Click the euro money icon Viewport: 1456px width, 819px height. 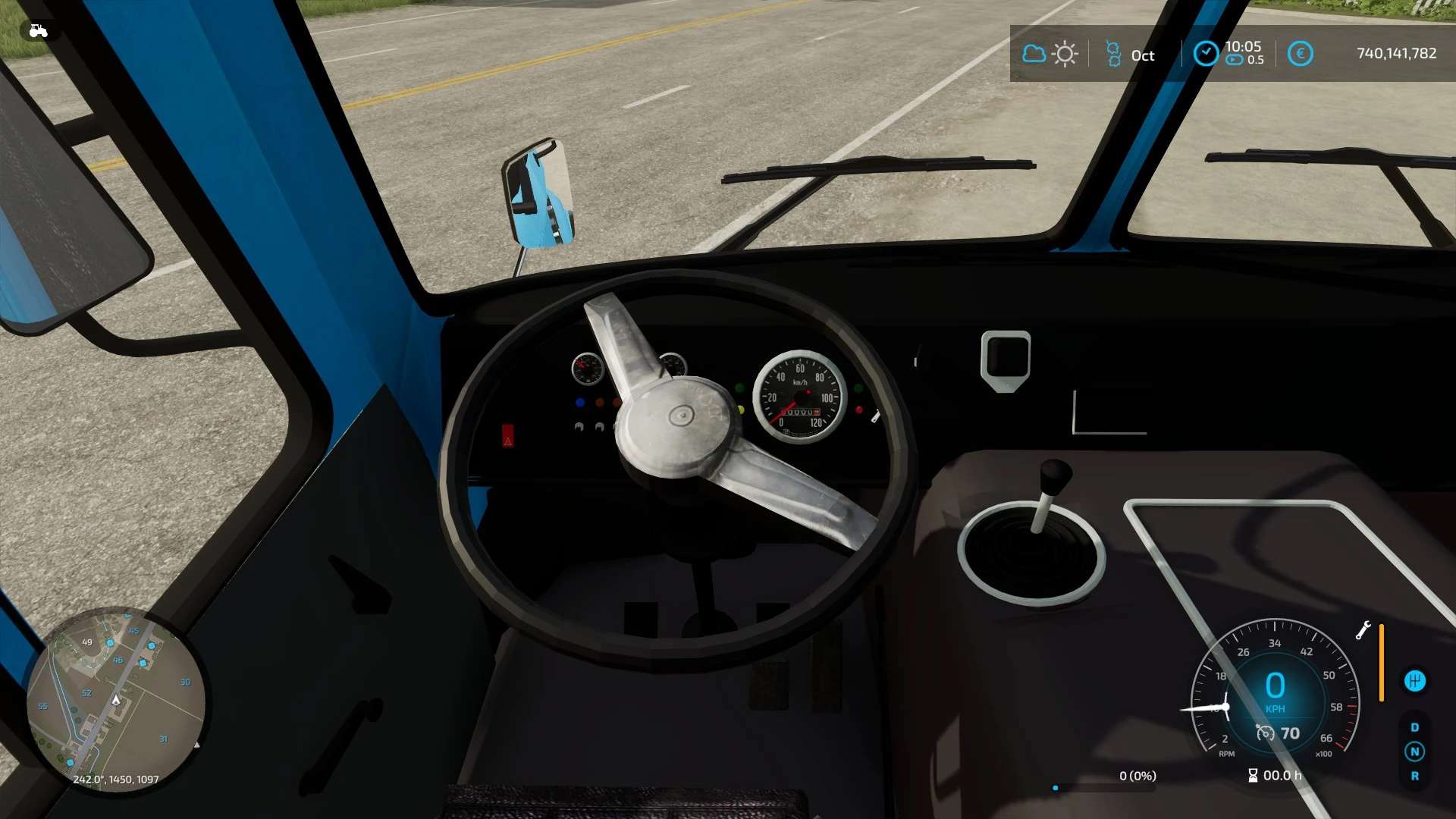point(1300,54)
